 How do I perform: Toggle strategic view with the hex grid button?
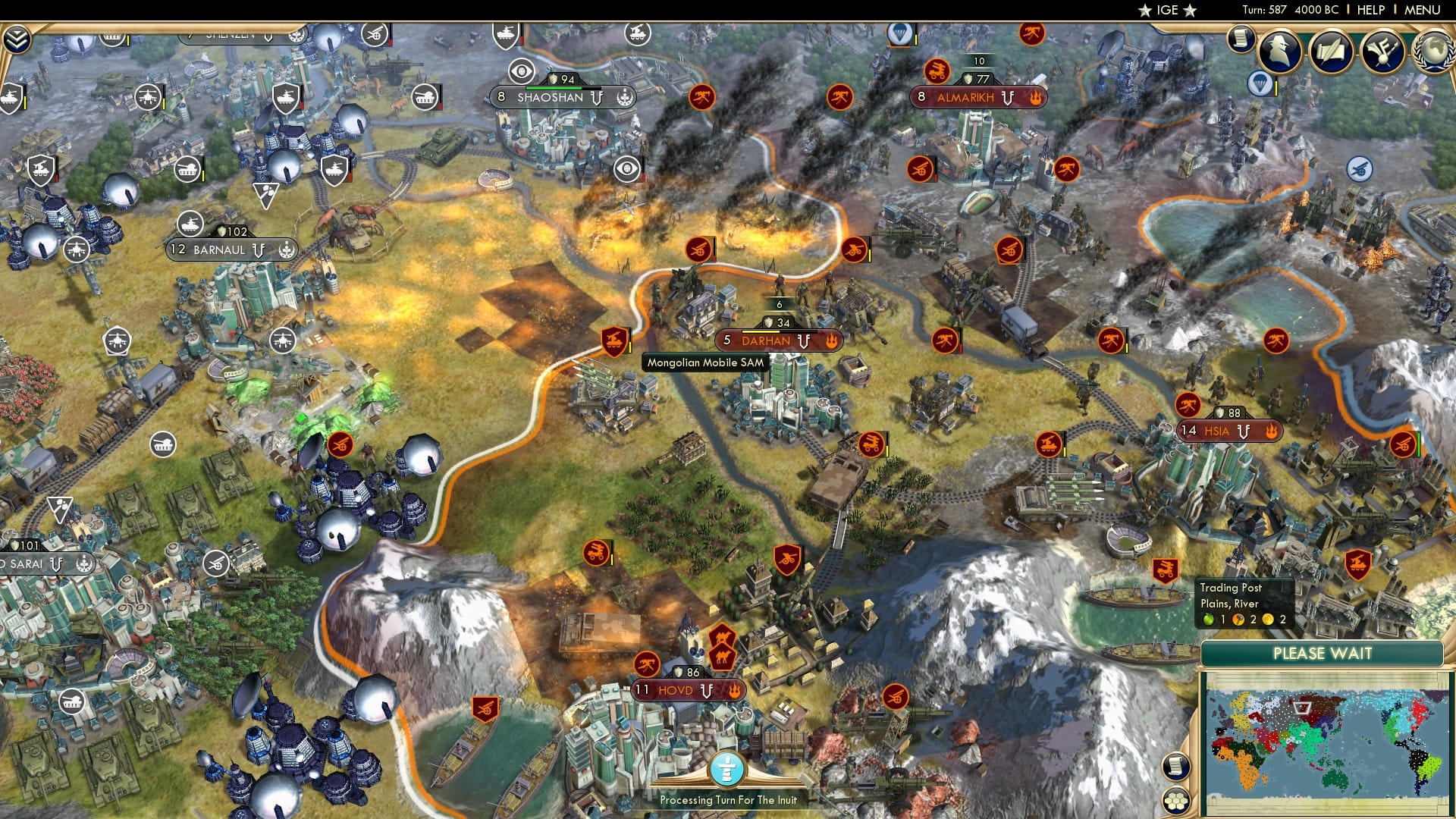[1176, 801]
